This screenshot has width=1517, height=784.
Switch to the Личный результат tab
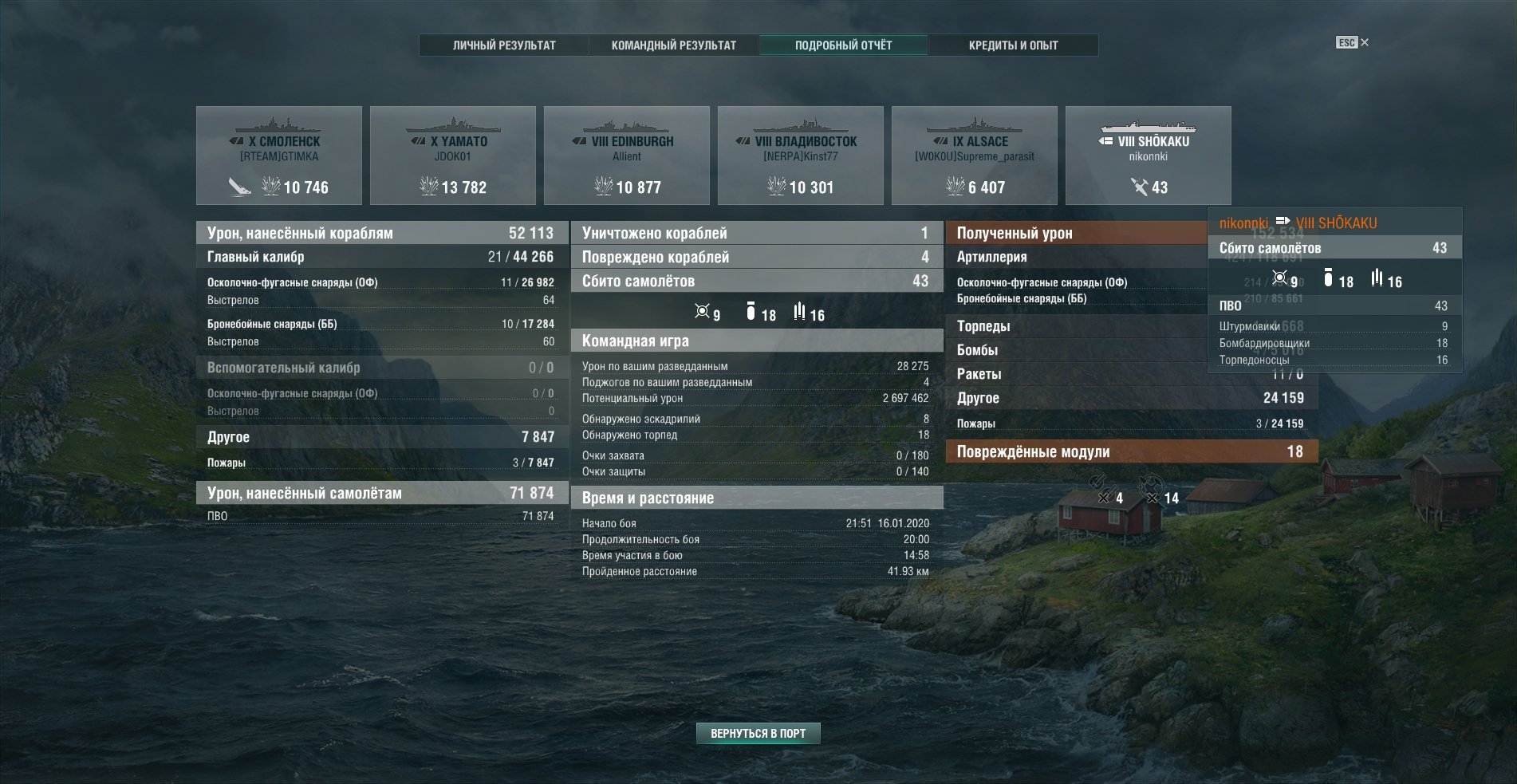[504, 45]
